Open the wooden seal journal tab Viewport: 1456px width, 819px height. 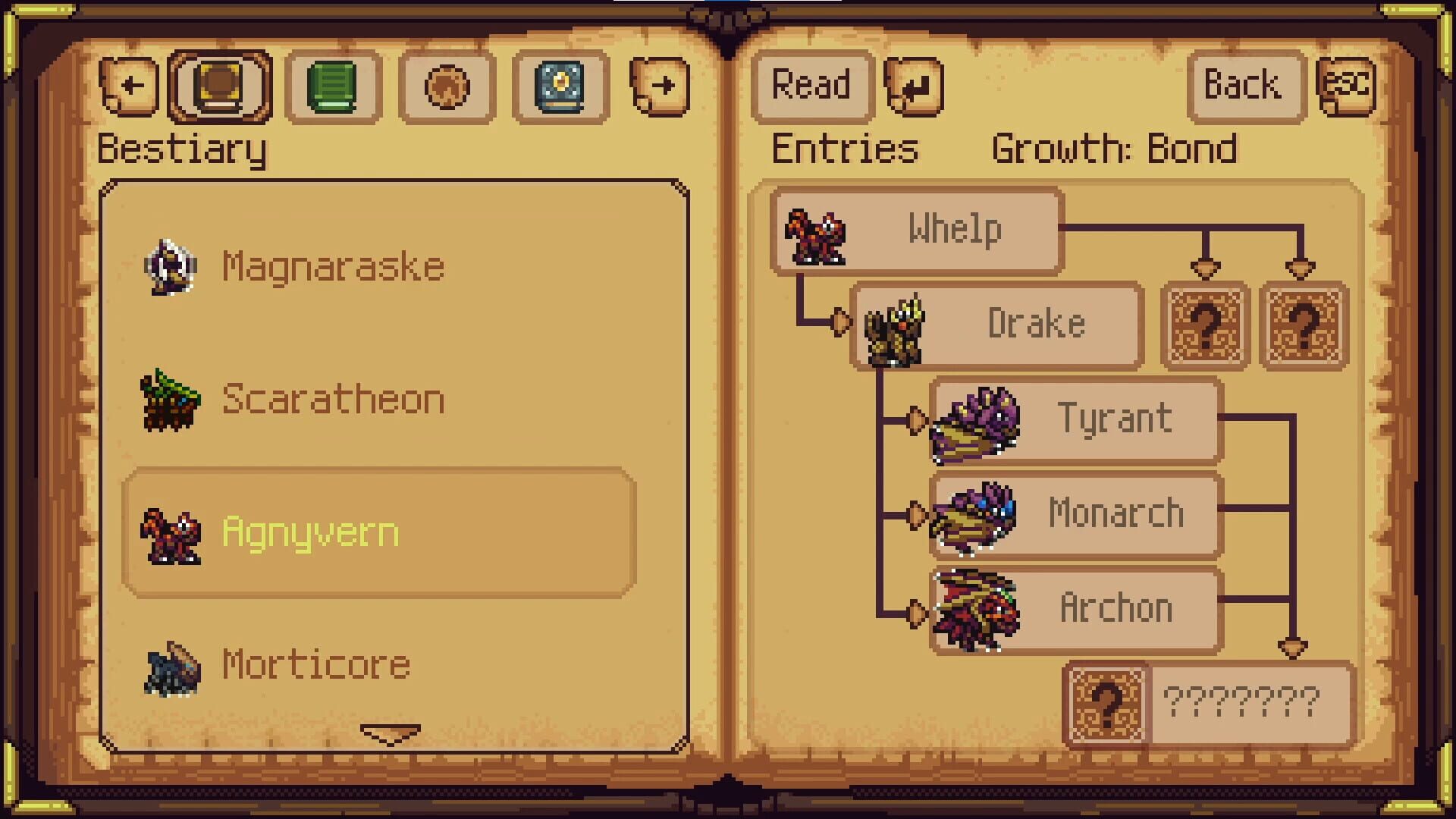click(x=447, y=86)
